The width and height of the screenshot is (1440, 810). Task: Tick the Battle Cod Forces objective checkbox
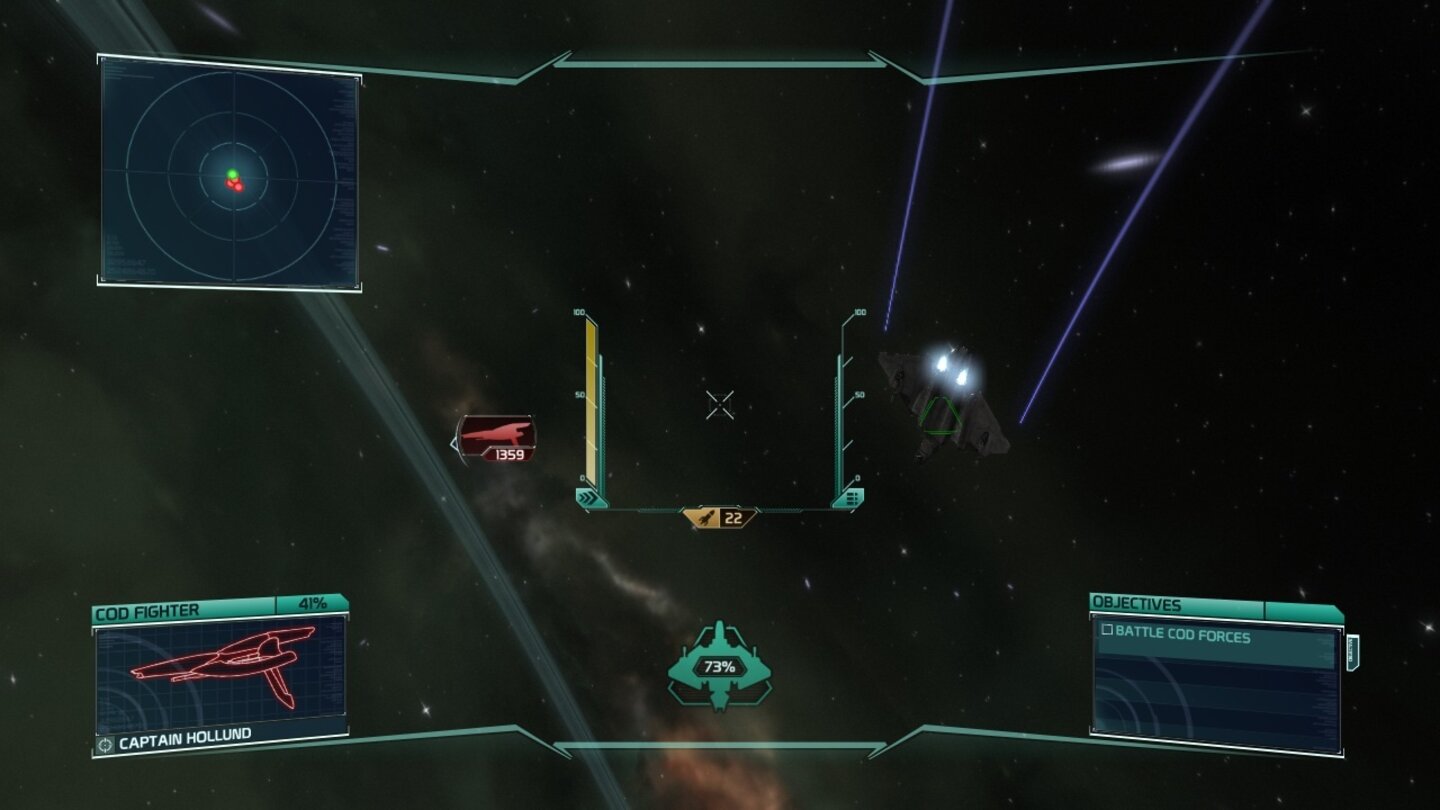pos(1107,631)
